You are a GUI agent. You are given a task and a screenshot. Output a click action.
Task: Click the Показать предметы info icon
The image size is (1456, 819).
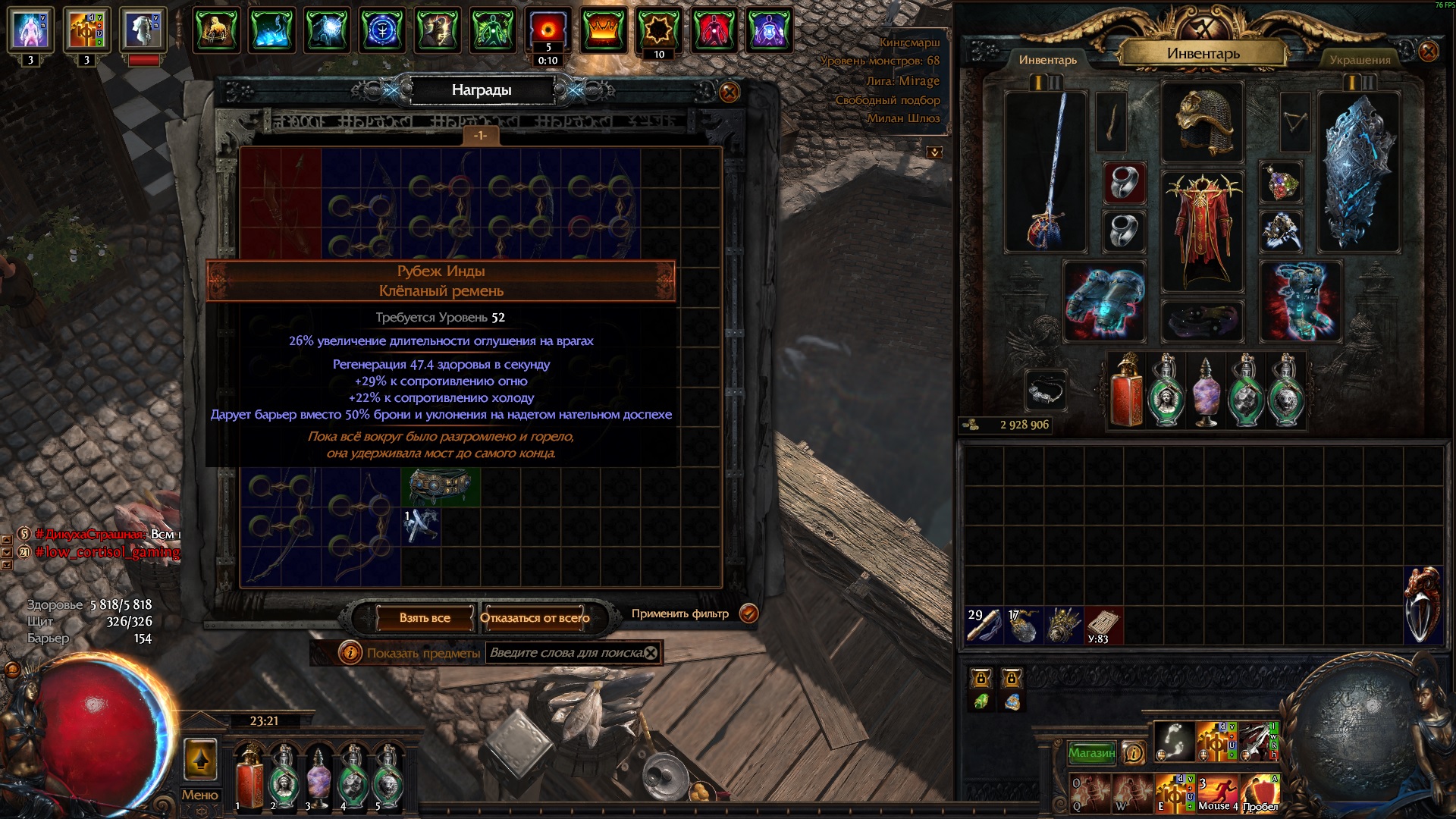(350, 652)
